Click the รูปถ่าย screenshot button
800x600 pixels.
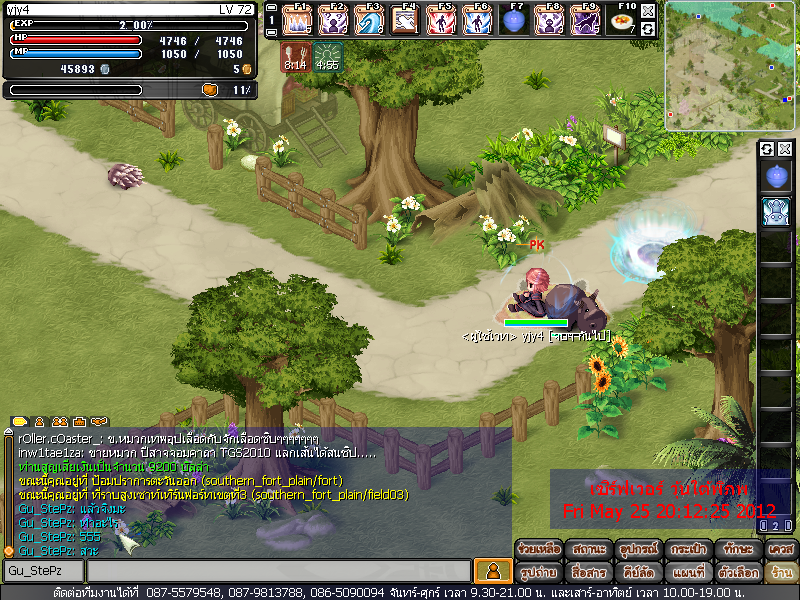(540, 572)
